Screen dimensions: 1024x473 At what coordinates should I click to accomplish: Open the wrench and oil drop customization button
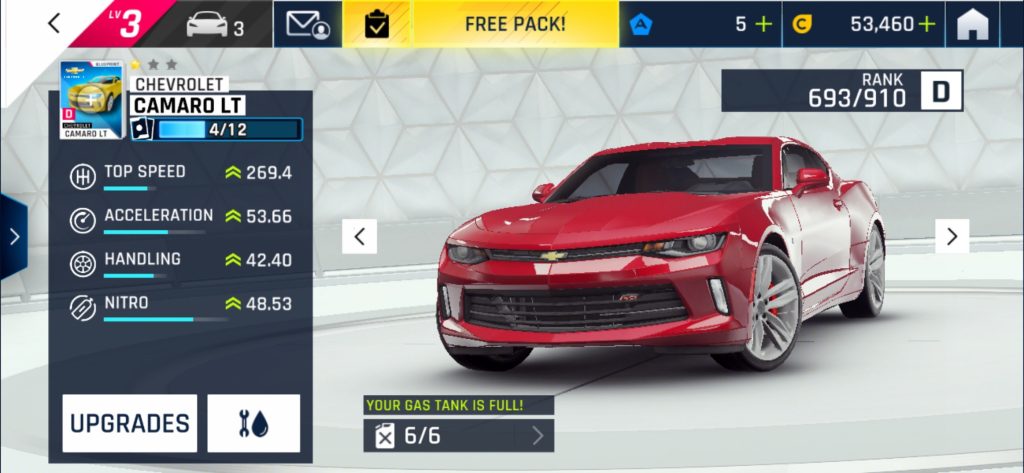tap(253, 423)
